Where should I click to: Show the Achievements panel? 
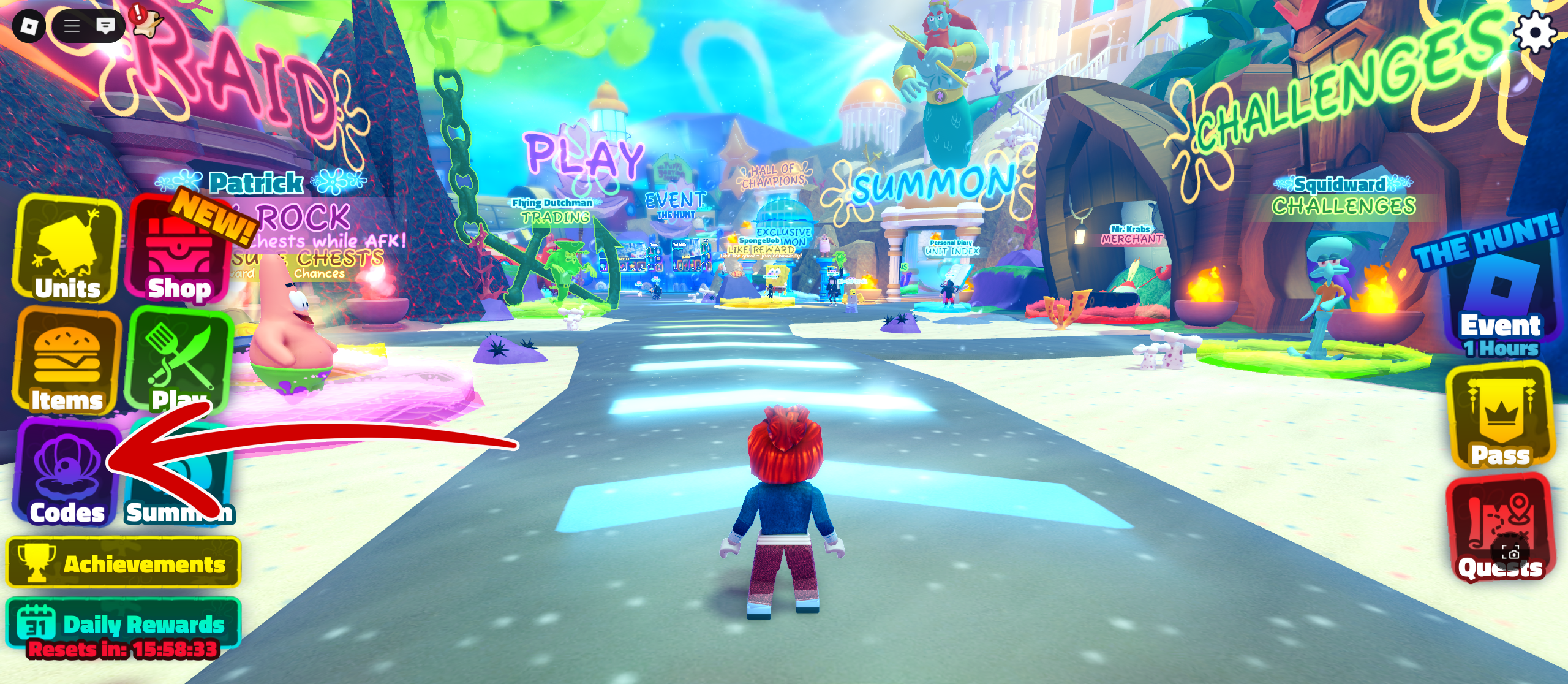pos(124,563)
